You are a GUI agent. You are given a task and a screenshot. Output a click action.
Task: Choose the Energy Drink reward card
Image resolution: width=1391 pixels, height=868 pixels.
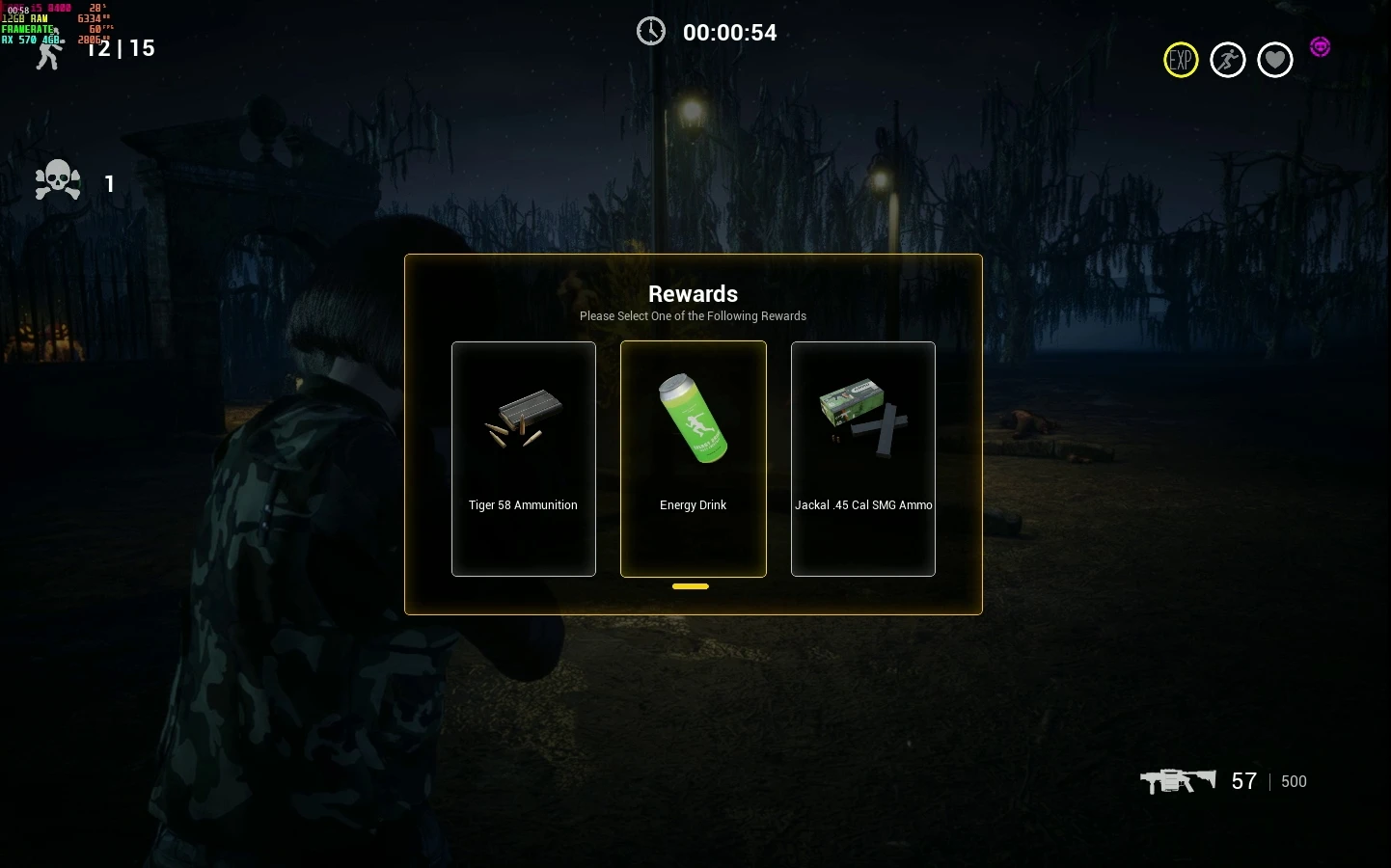point(693,459)
